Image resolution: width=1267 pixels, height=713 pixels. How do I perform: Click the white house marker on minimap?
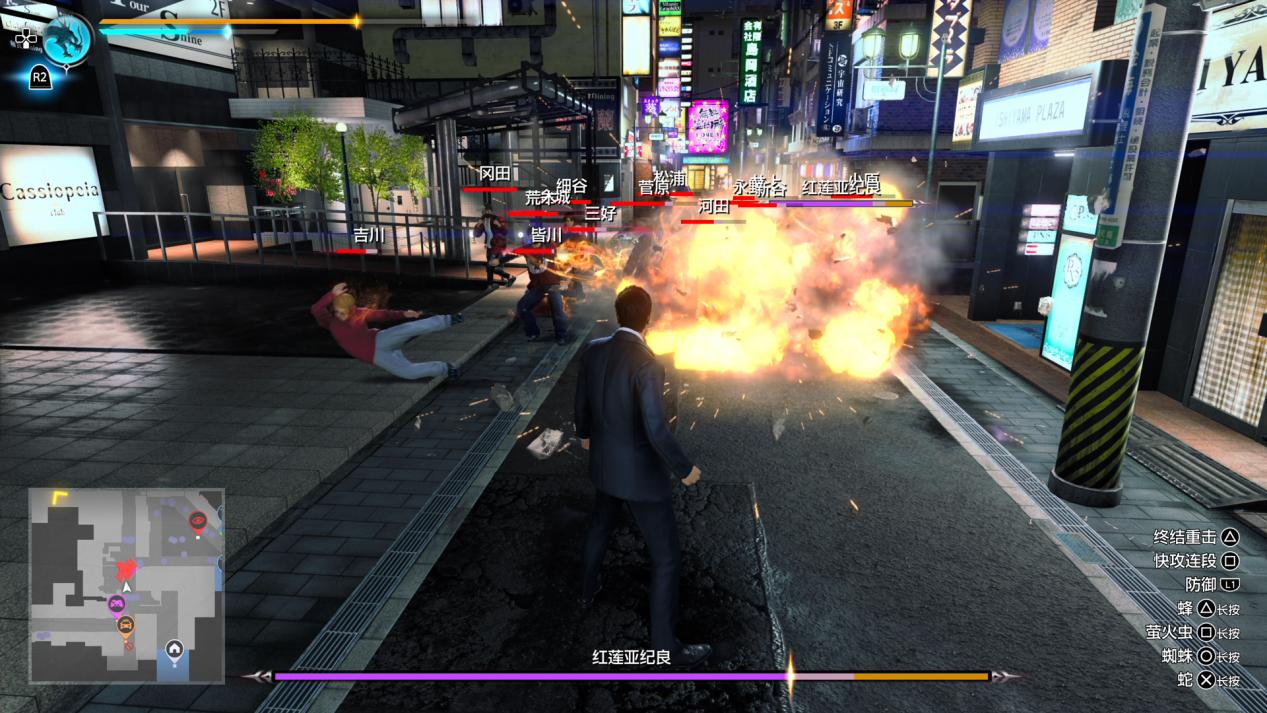coord(174,650)
